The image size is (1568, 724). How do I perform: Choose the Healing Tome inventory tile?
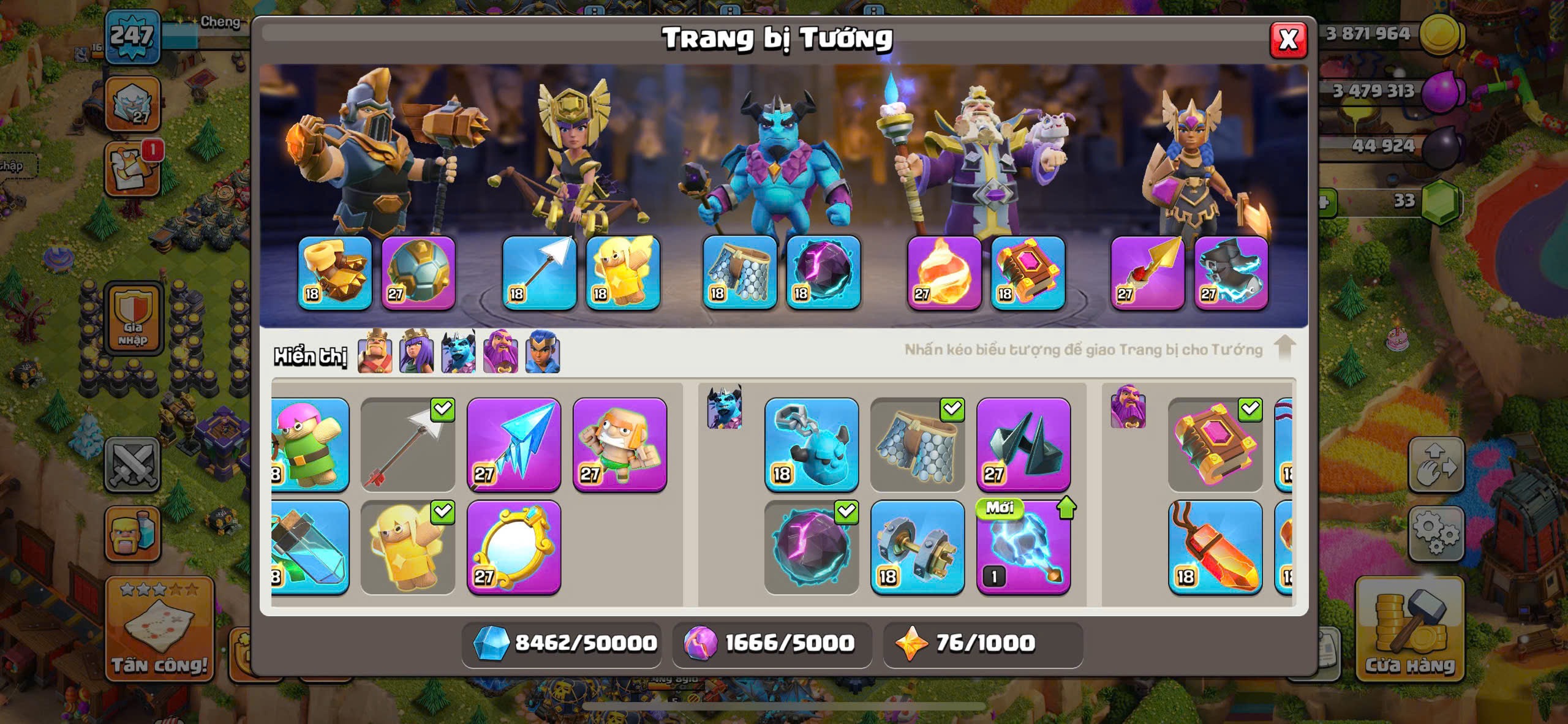[1215, 445]
